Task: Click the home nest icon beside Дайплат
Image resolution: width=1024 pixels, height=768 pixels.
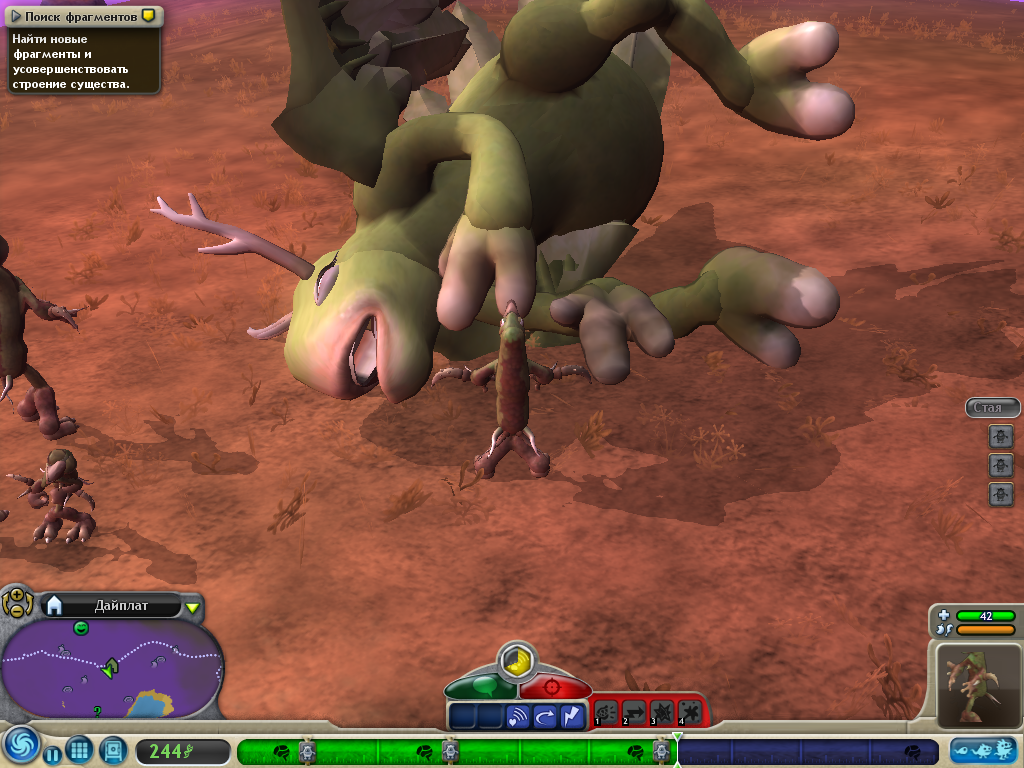Action: [x=55, y=605]
